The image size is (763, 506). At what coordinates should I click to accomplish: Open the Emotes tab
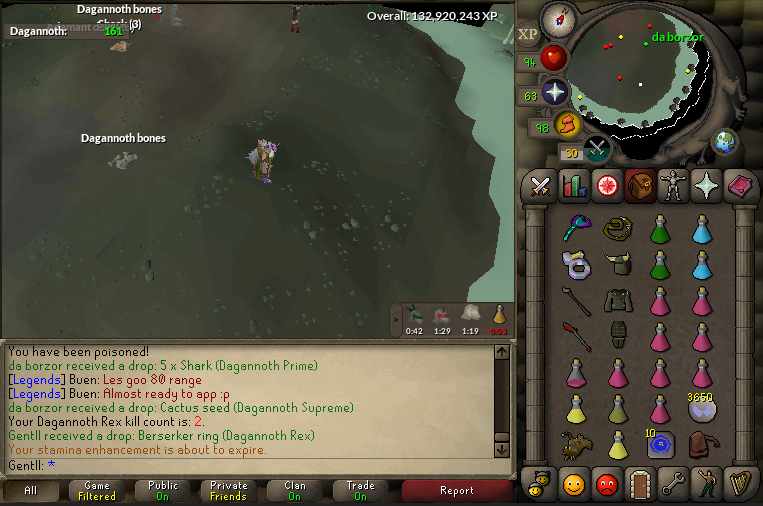click(x=707, y=483)
